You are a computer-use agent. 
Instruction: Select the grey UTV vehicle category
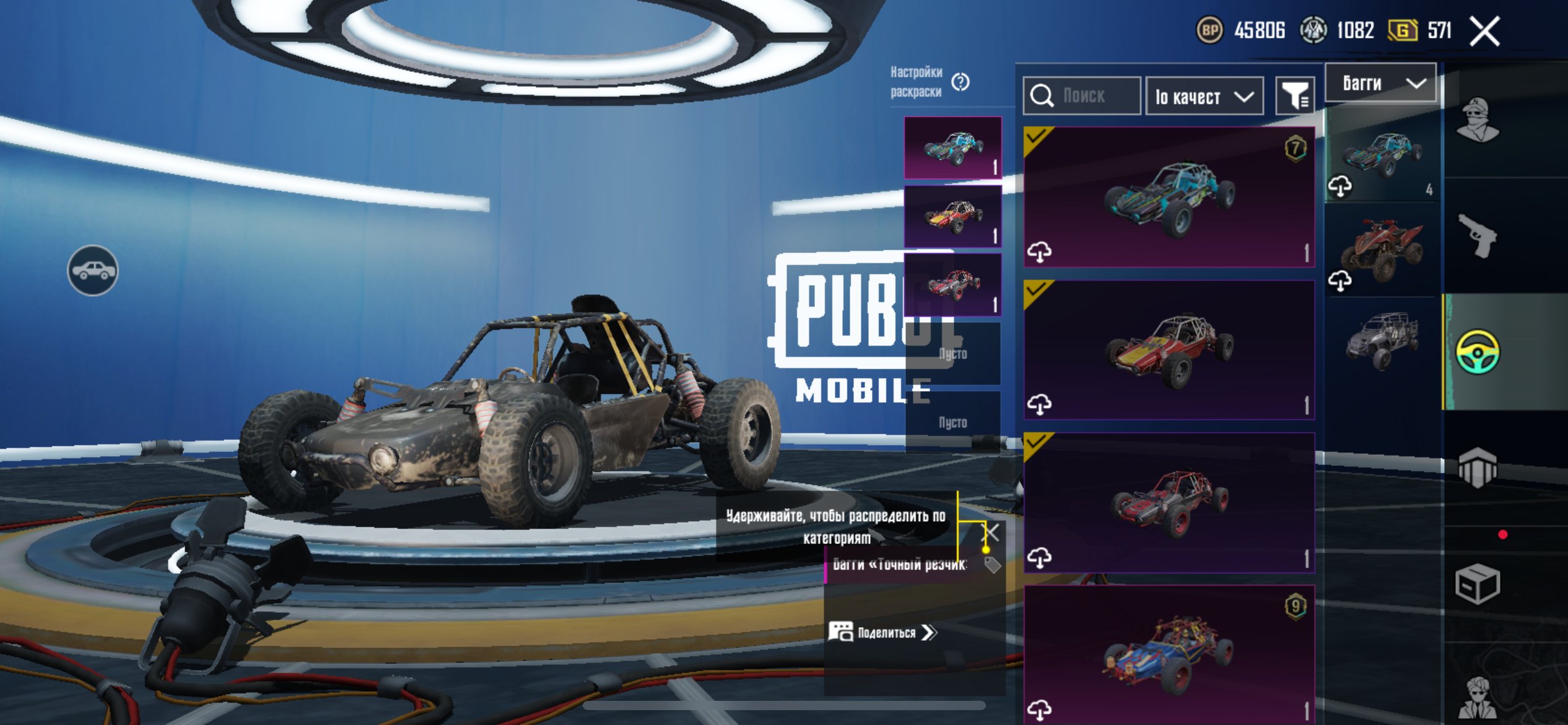tap(1382, 341)
